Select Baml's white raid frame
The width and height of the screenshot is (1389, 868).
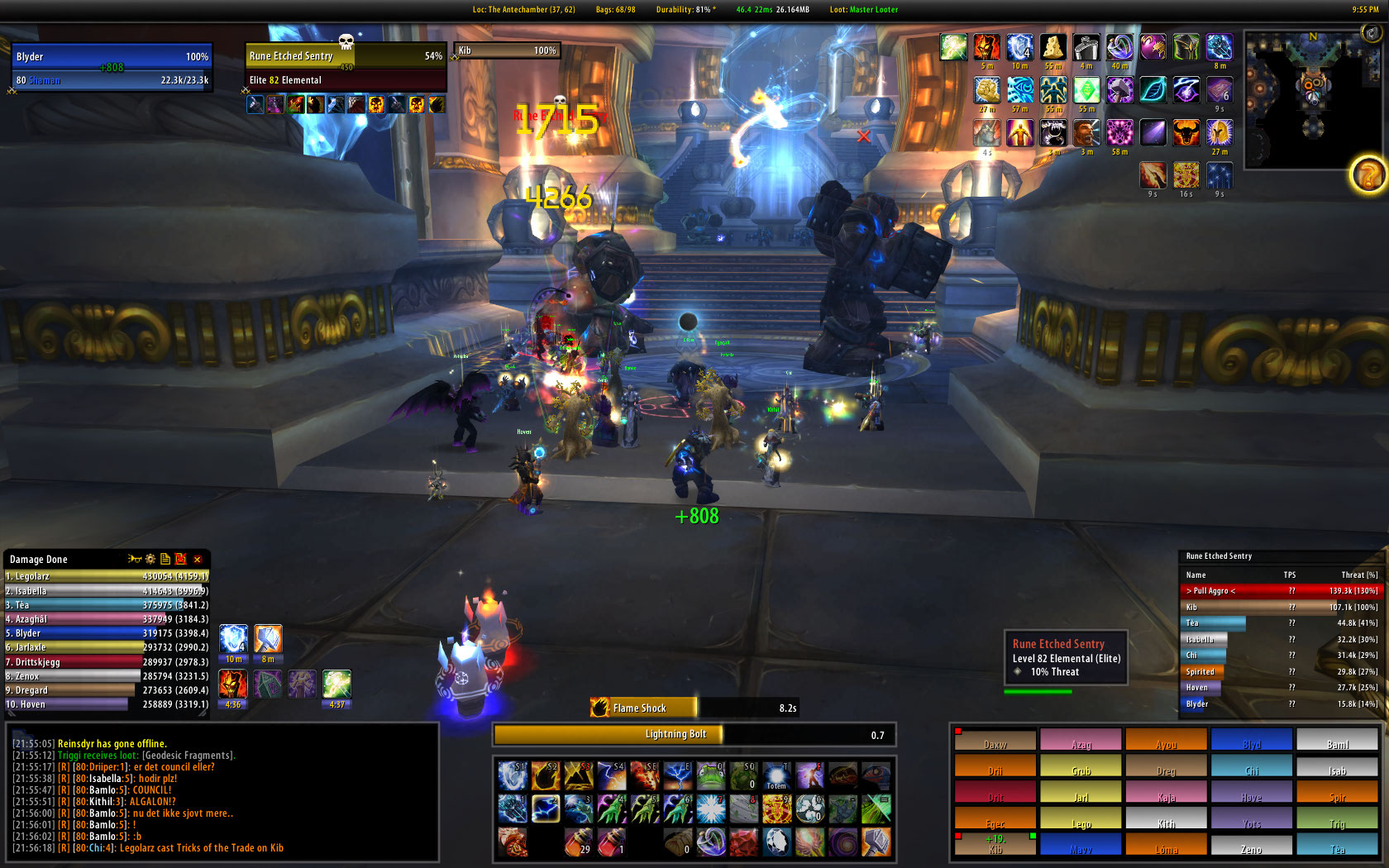point(1337,739)
